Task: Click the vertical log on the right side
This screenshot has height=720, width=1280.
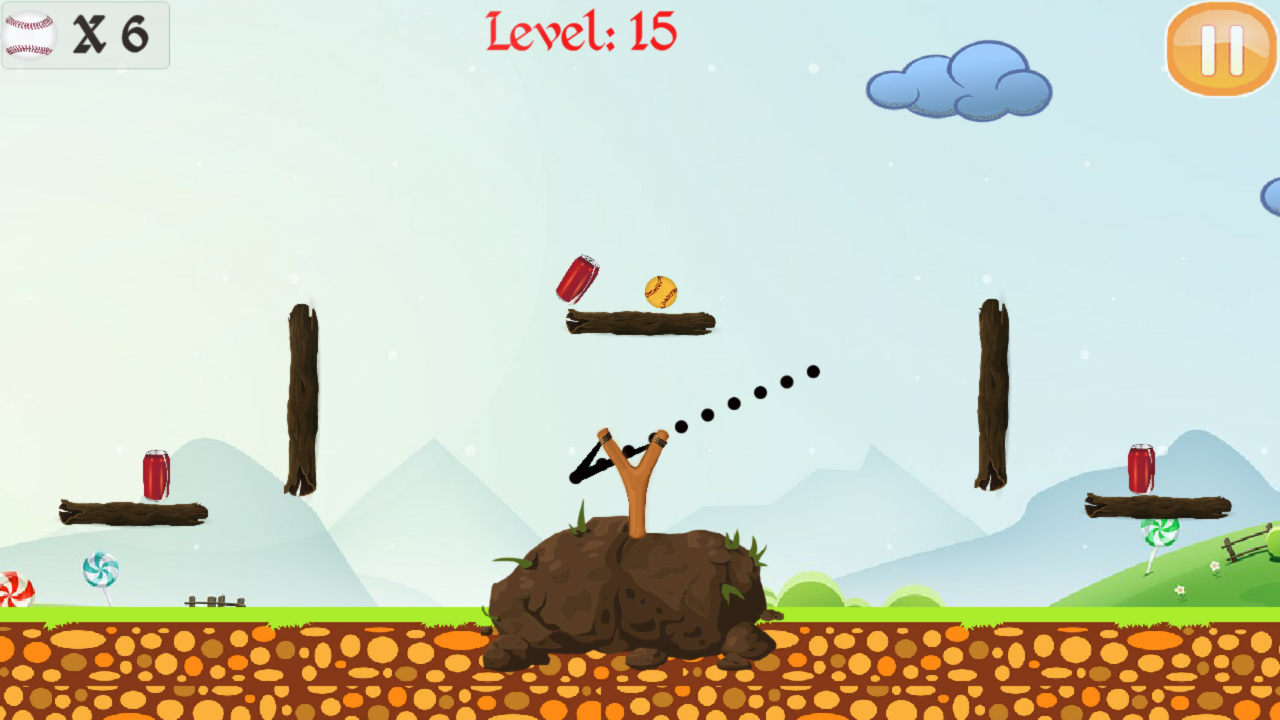Action: (990, 395)
